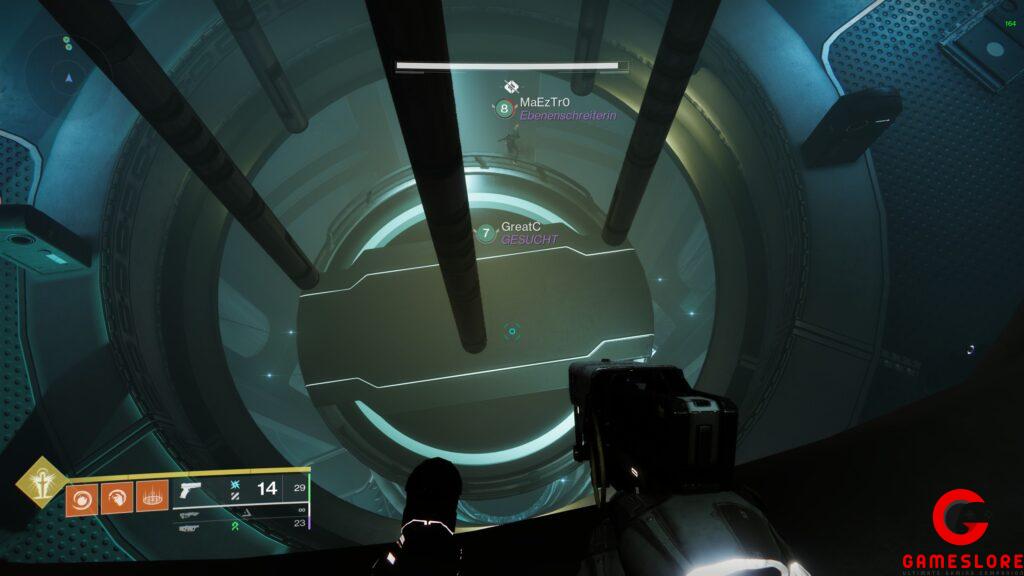This screenshot has height=576, width=1024.
Task: Use the orange grenade ability icon
Action: pos(82,497)
